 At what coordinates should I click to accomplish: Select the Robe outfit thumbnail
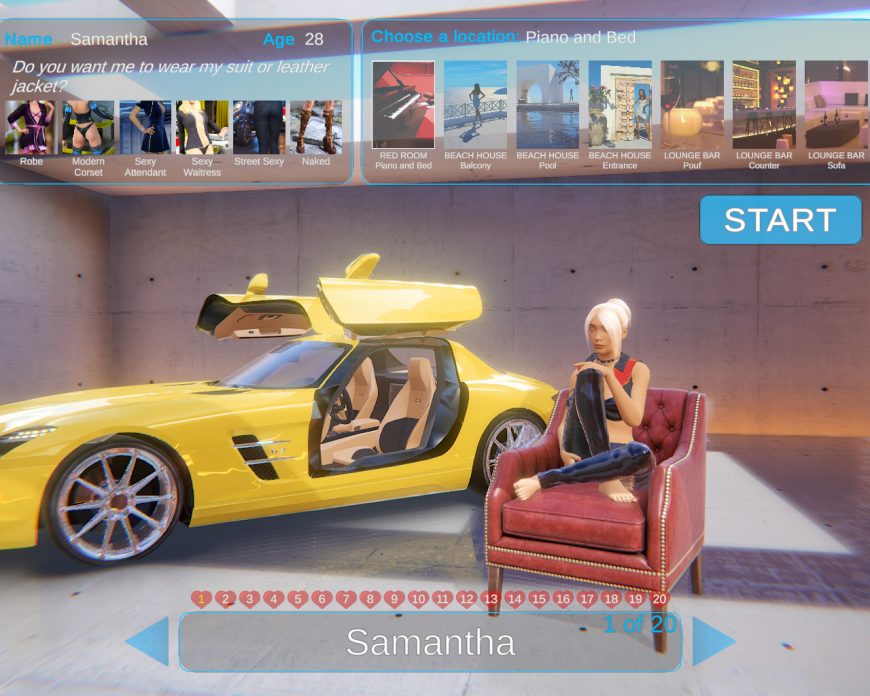(x=31, y=127)
